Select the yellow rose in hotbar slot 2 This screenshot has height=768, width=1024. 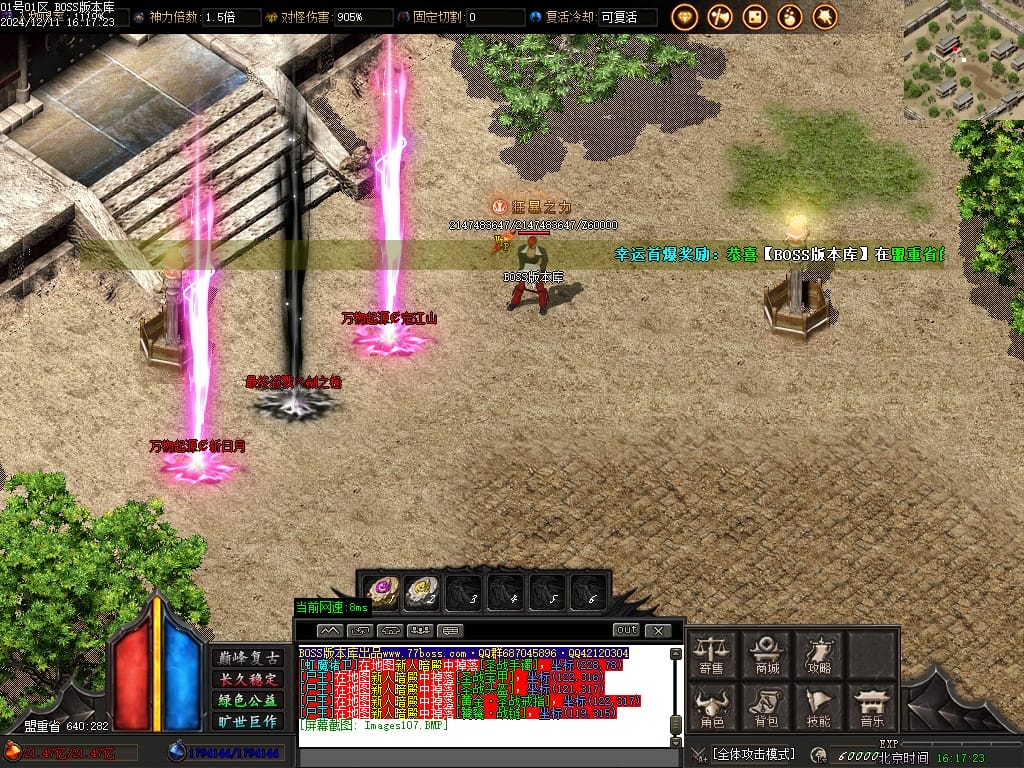(422, 593)
